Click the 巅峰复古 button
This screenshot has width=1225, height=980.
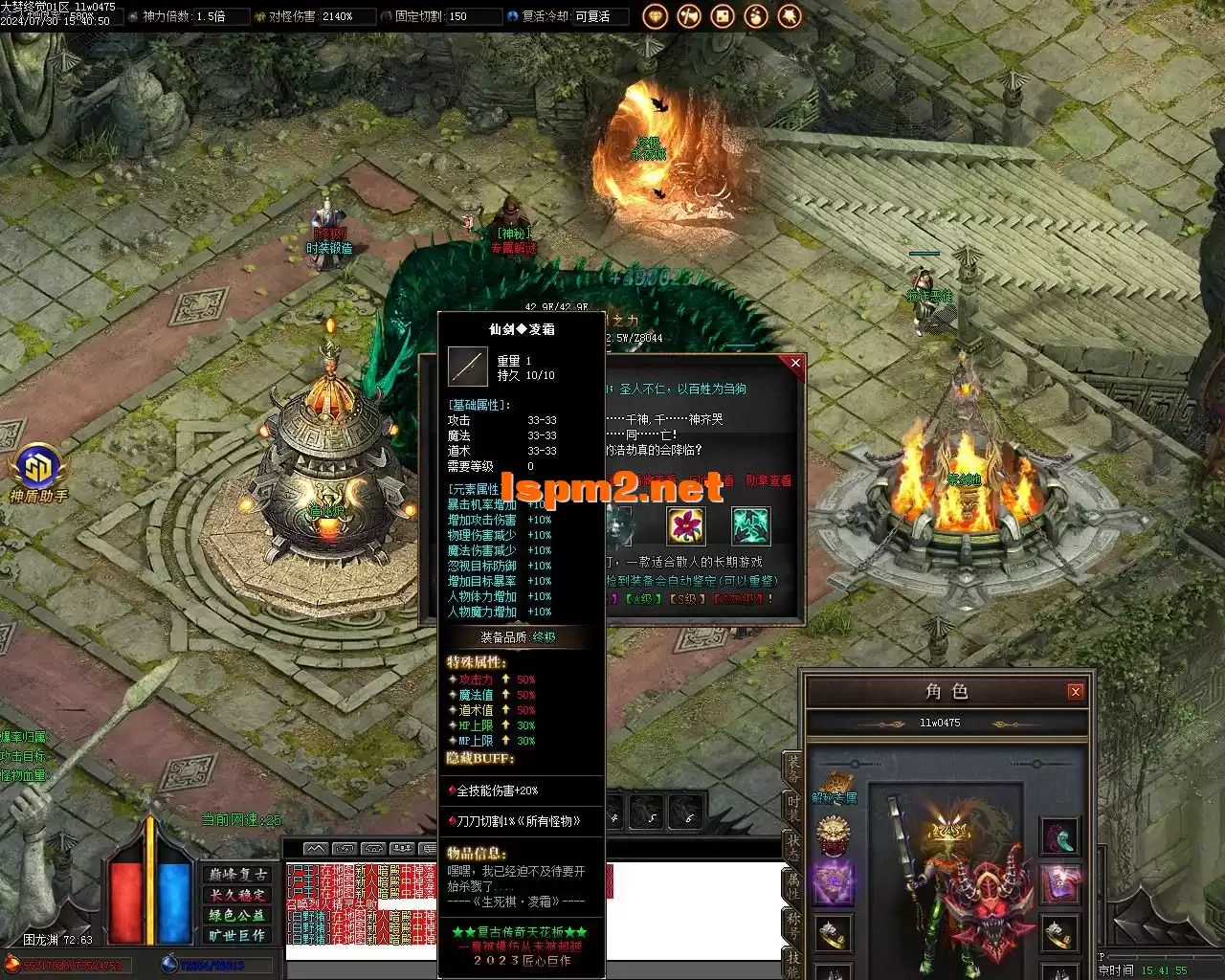(x=238, y=875)
